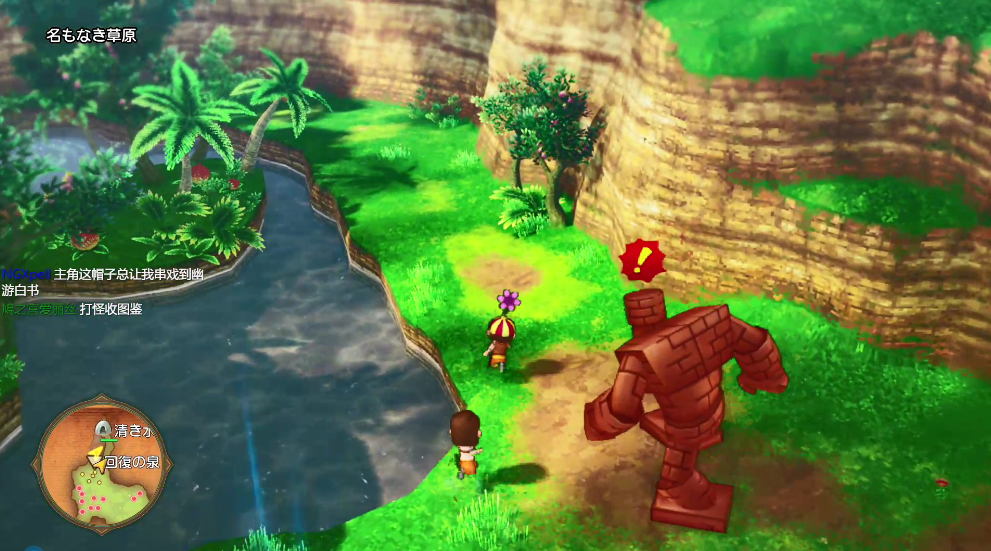Viewport: 991px width, 551px height.
Task: Click the 回復の泉 label on the minimap
Action: point(132,462)
